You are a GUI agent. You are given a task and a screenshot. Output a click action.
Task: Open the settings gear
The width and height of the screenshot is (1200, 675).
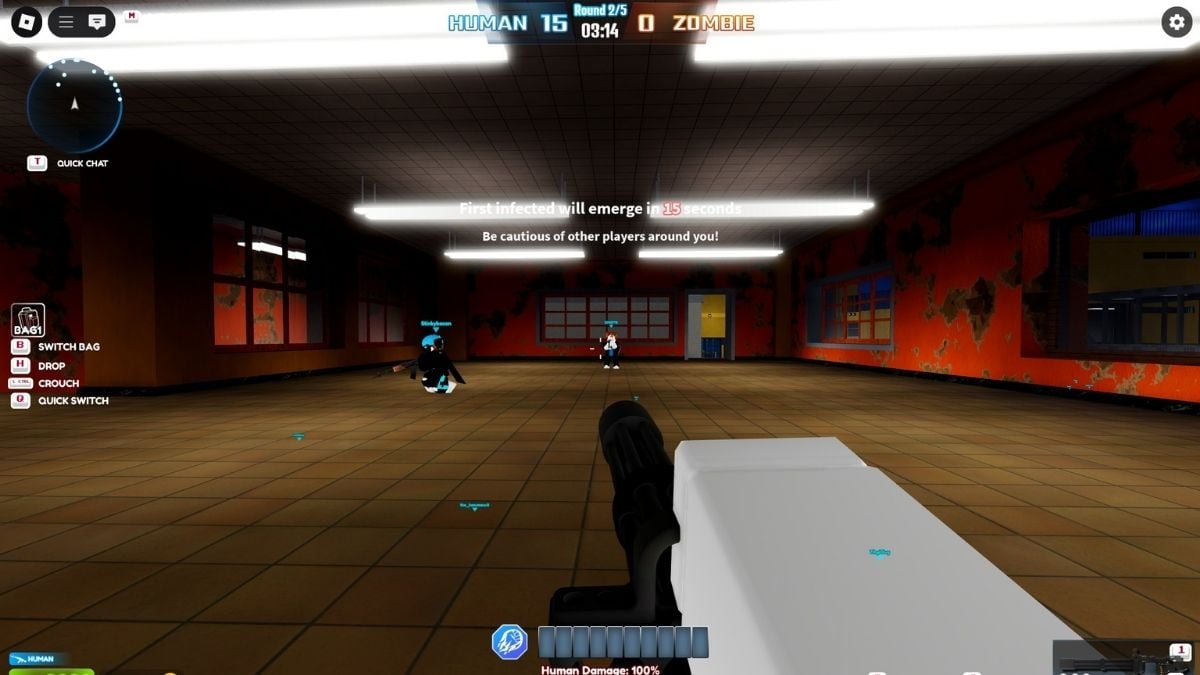pyautogui.click(x=1176, y=23)
